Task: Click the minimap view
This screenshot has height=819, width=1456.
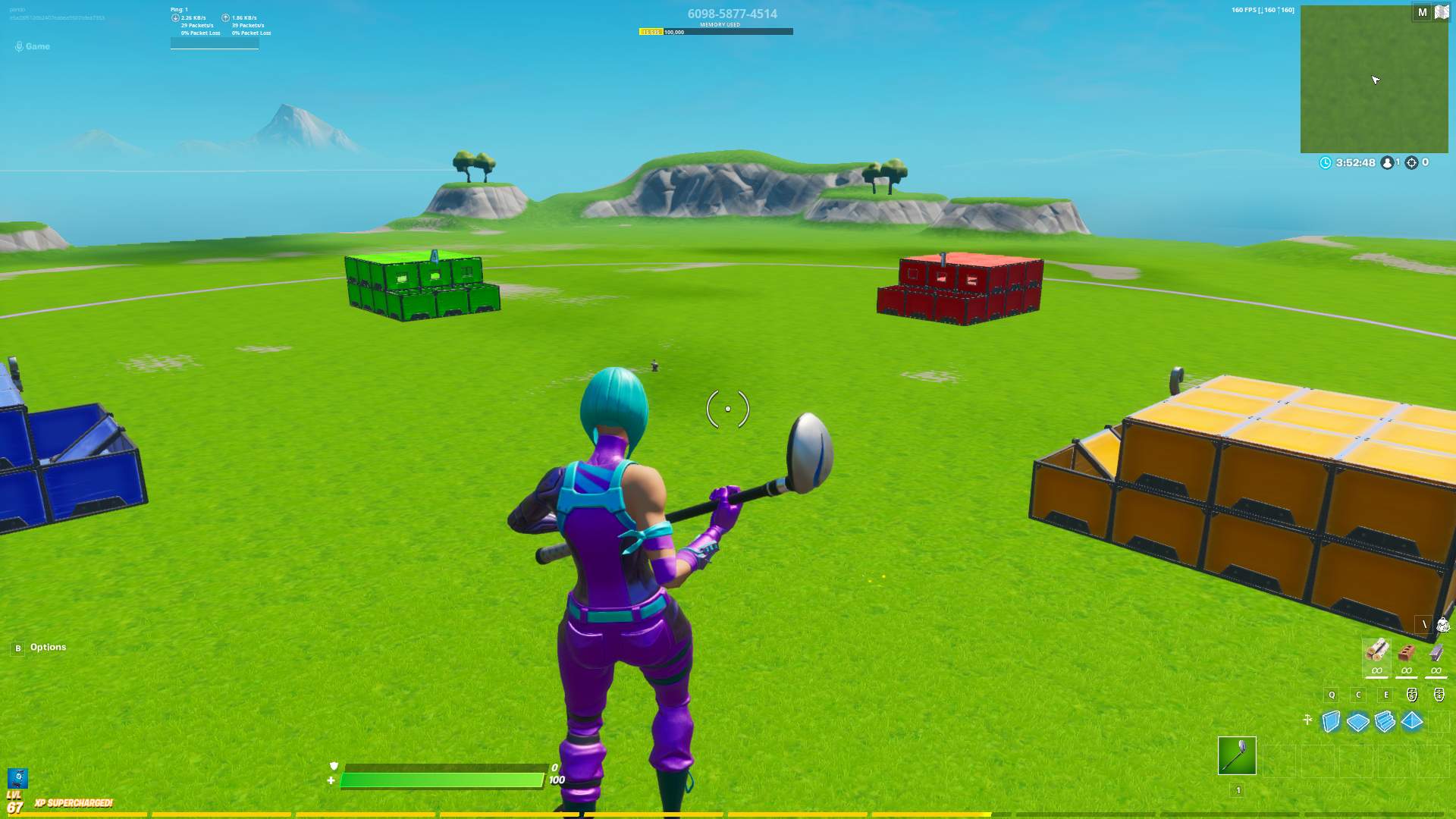Action: [x=1373, y=80]
